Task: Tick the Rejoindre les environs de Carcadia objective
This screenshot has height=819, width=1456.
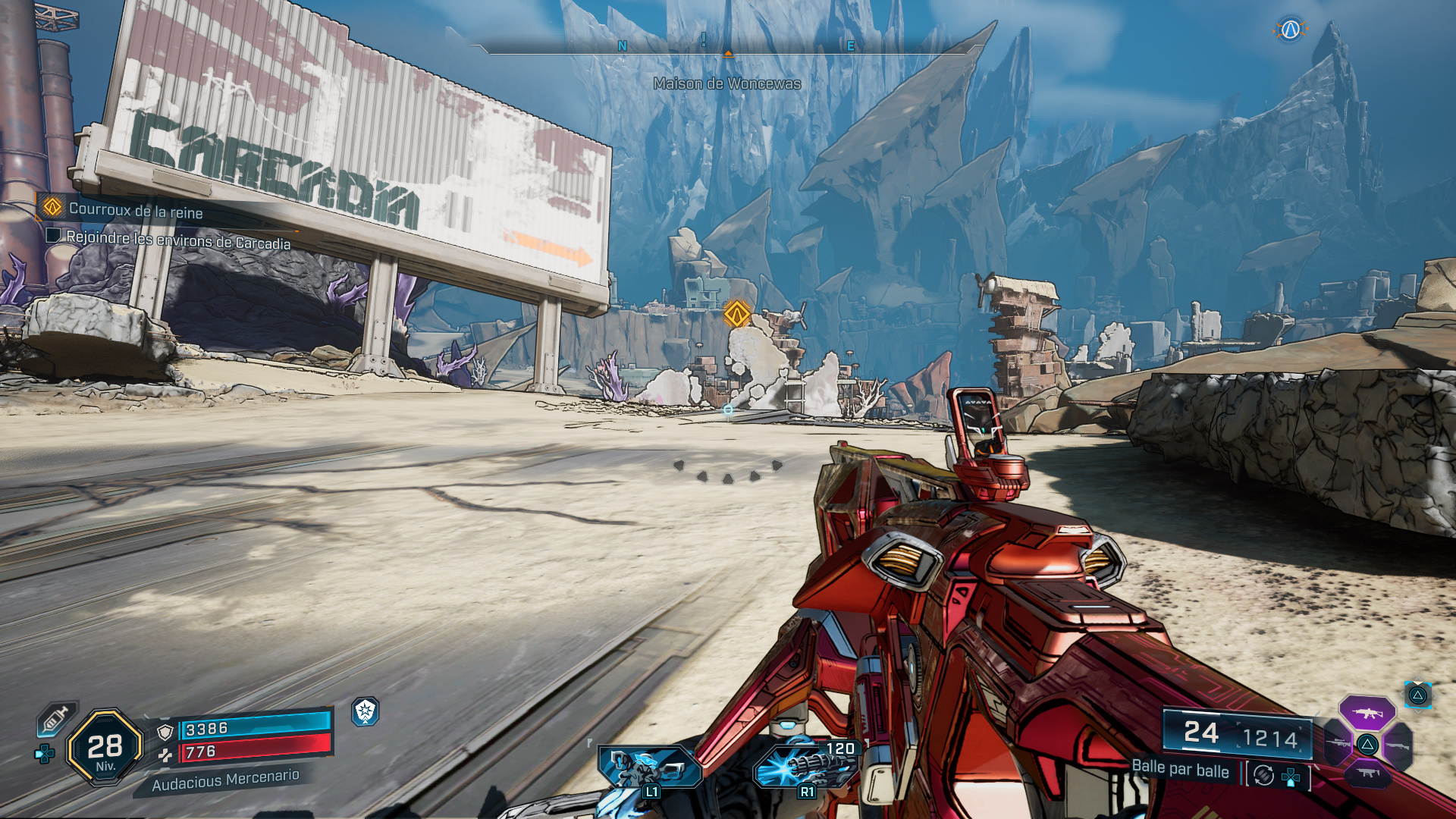Action: 53,236
